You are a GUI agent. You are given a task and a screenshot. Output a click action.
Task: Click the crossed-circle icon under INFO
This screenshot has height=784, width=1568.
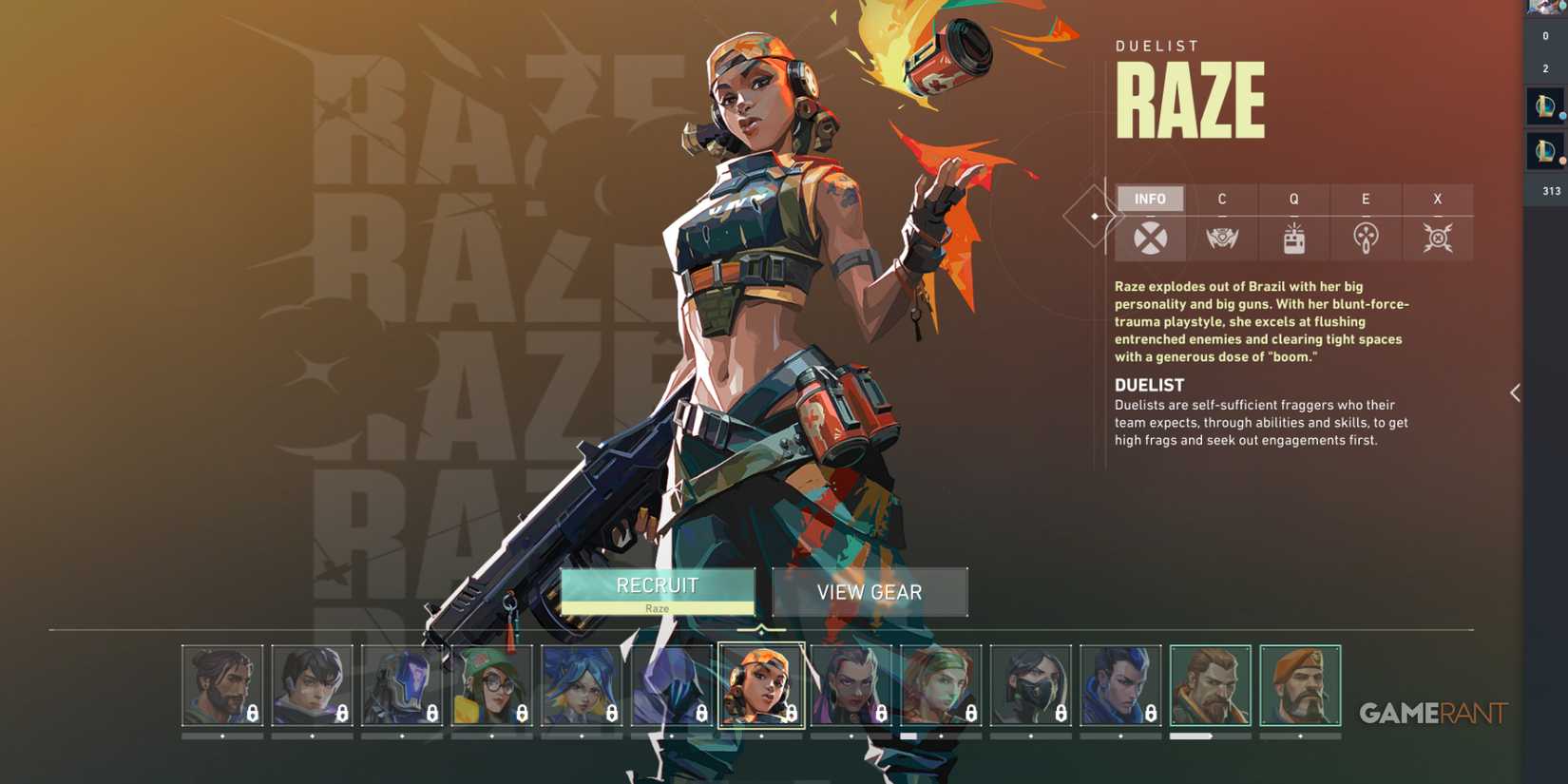pos(1150,238)
